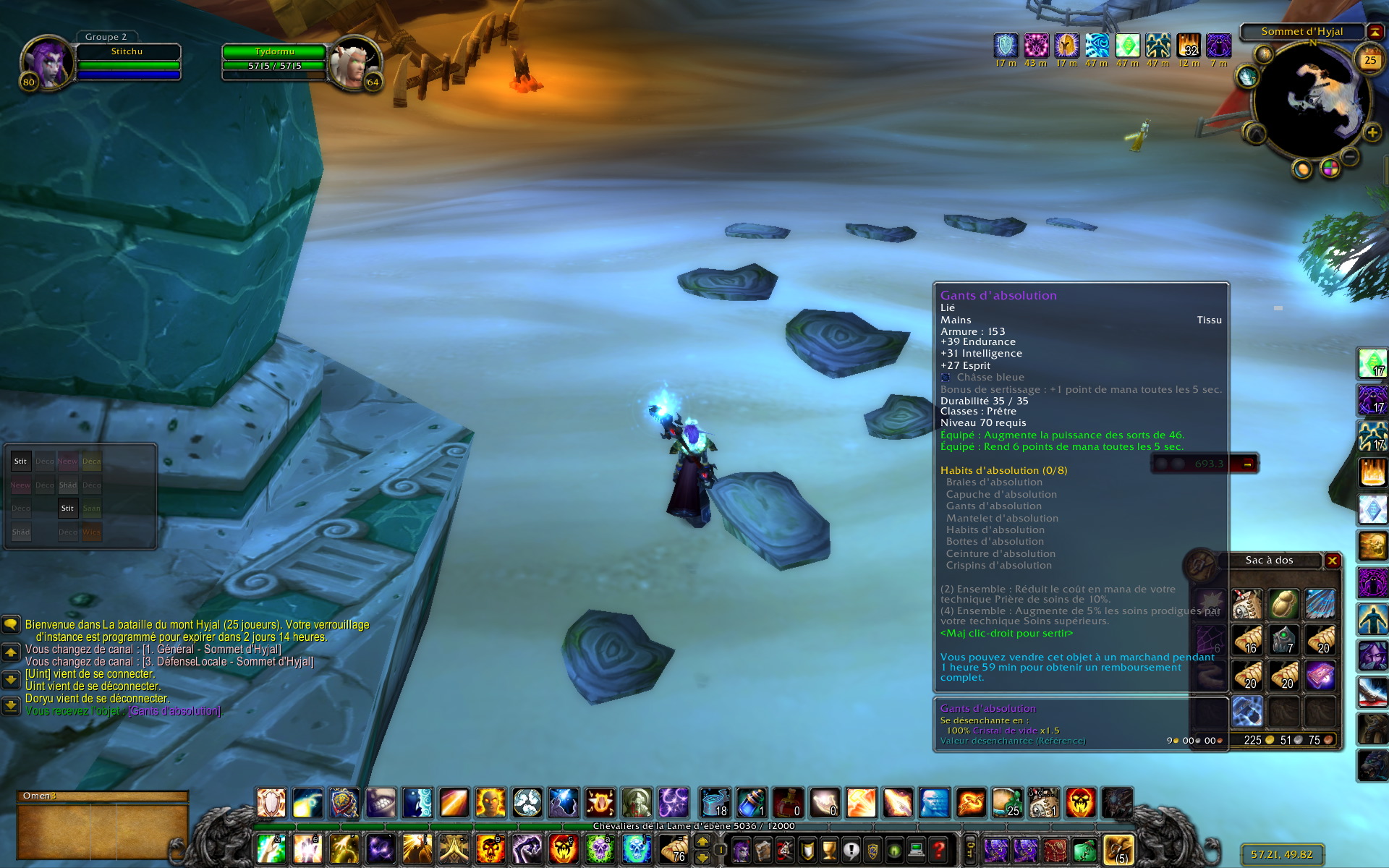This screenshot has width=1389, height=868.
Task: Use the blue potion vial on the action bar
Action: point(751,803)
